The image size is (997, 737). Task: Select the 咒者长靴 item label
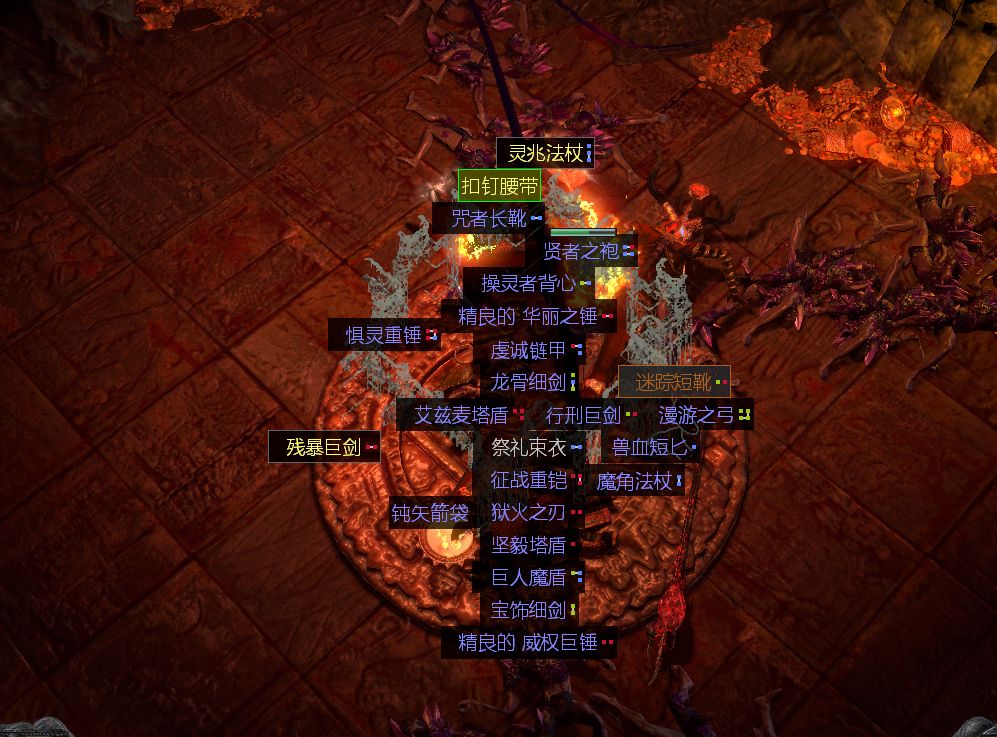tap(489, 218)
